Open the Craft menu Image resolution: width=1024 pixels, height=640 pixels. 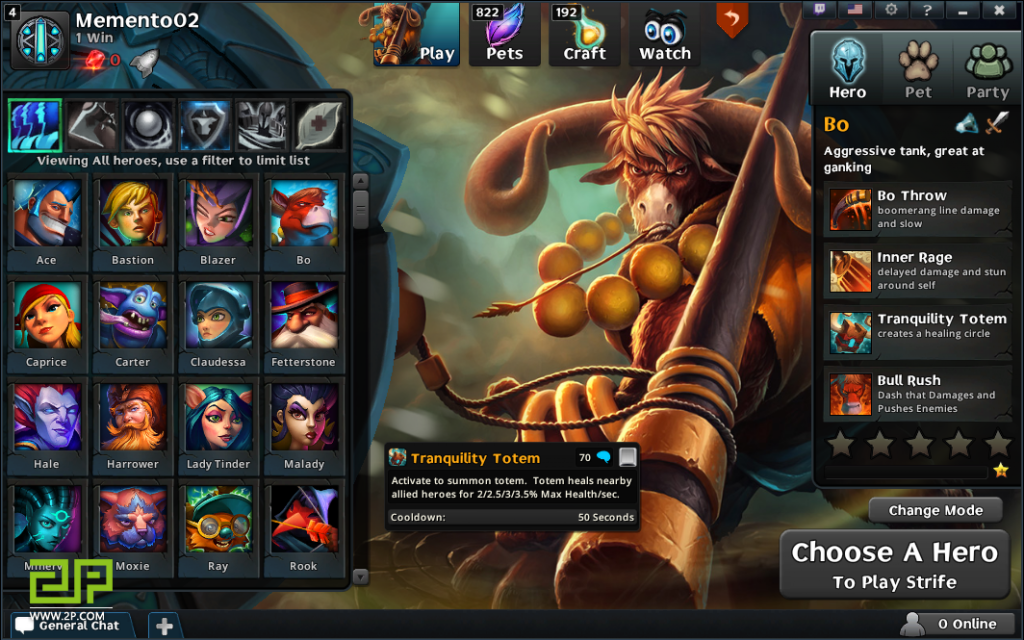[584, 35]
